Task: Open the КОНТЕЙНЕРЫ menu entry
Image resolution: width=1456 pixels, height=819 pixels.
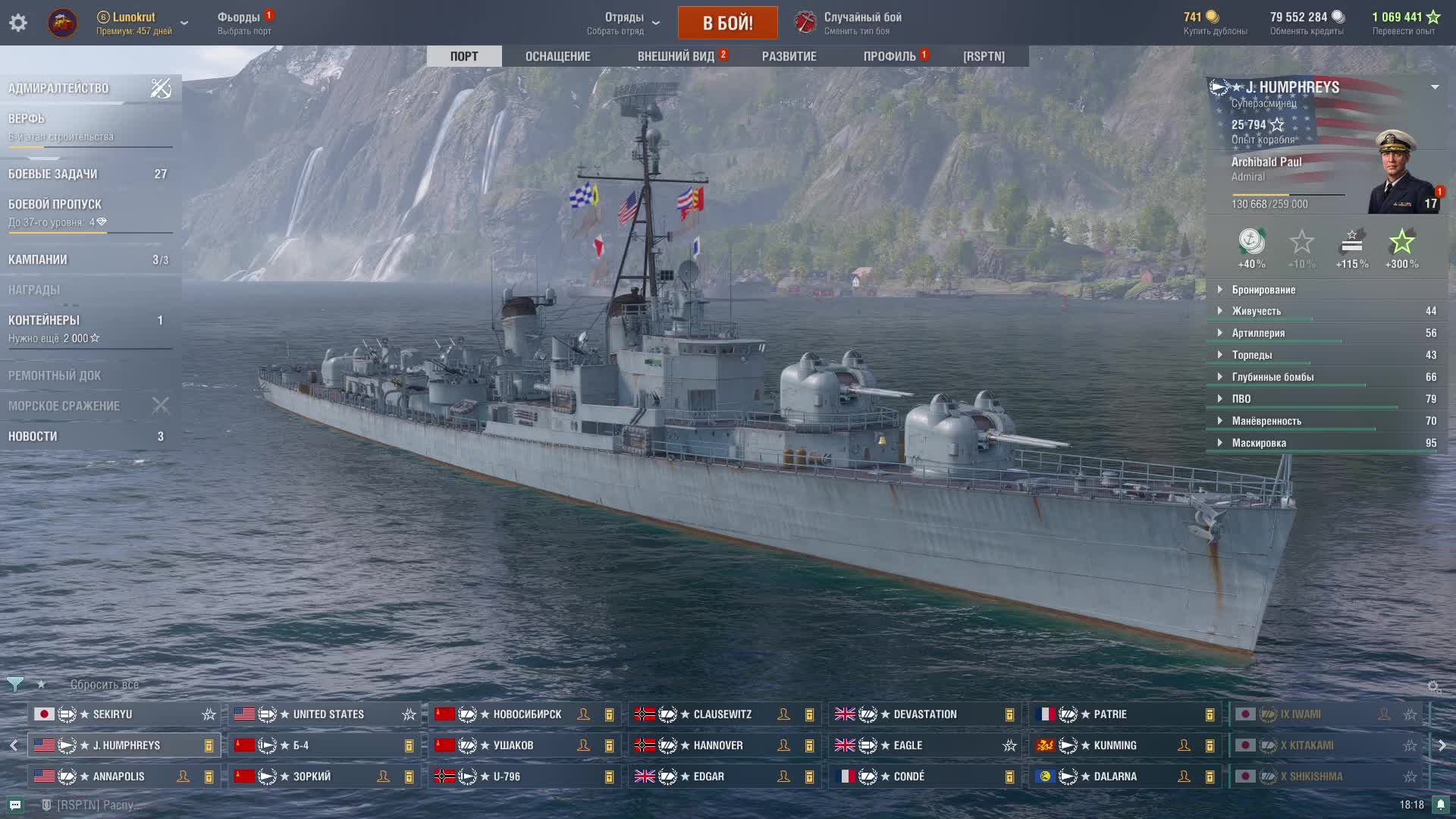Action: (x=44, y=321)
